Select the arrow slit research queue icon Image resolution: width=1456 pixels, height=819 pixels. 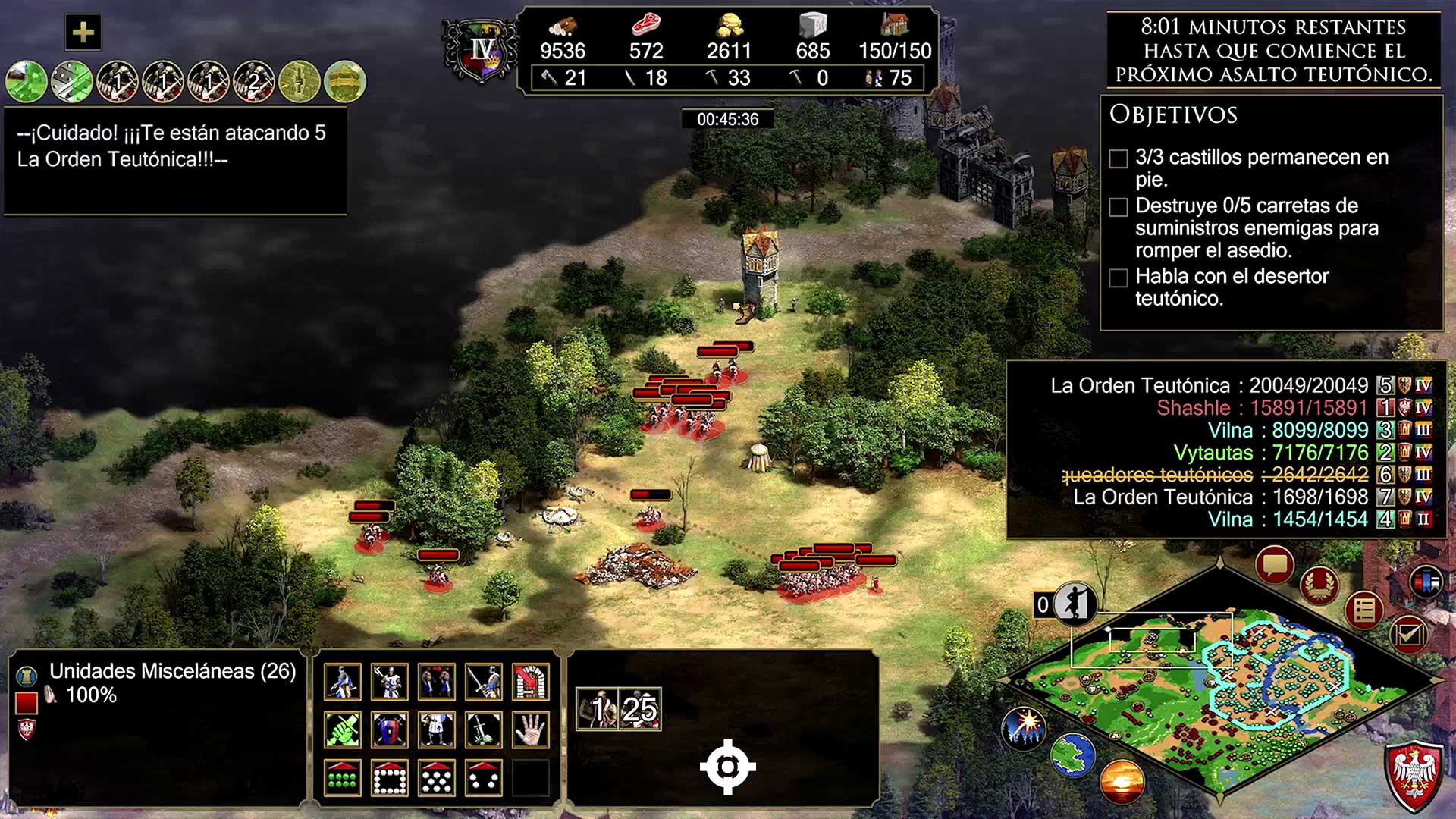[300, 81]
